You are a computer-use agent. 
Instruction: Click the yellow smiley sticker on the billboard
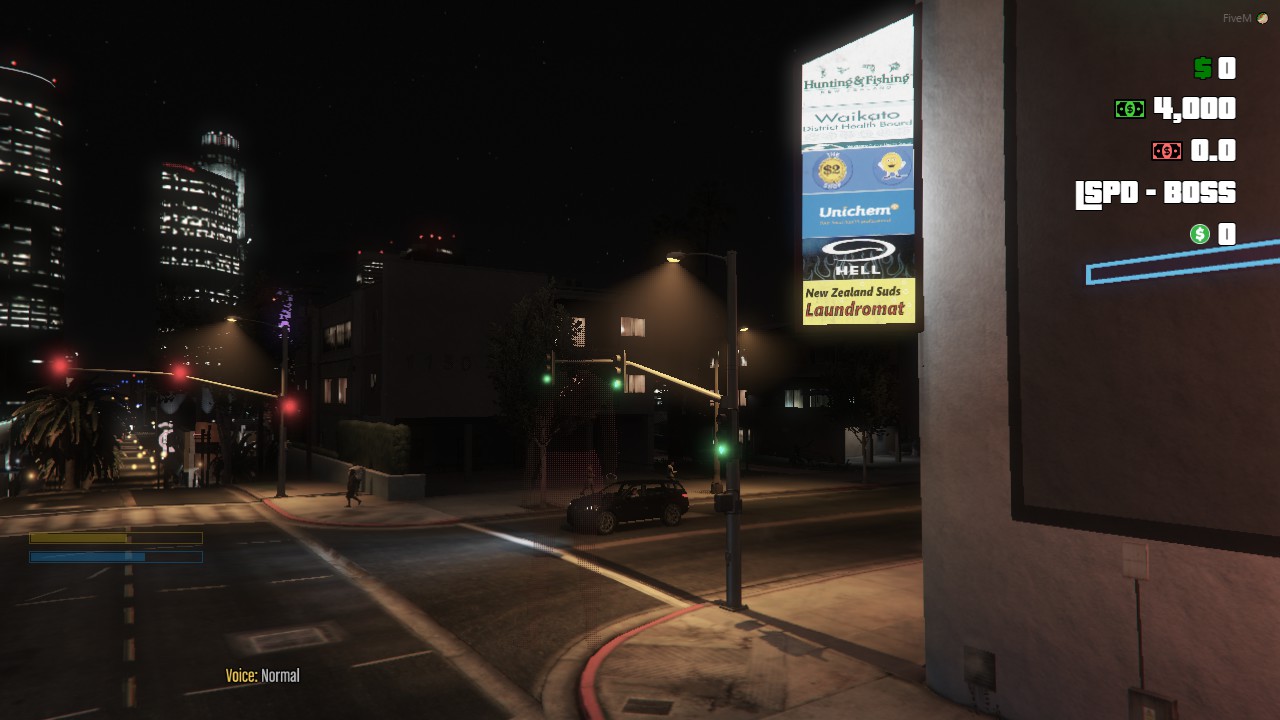890,165
